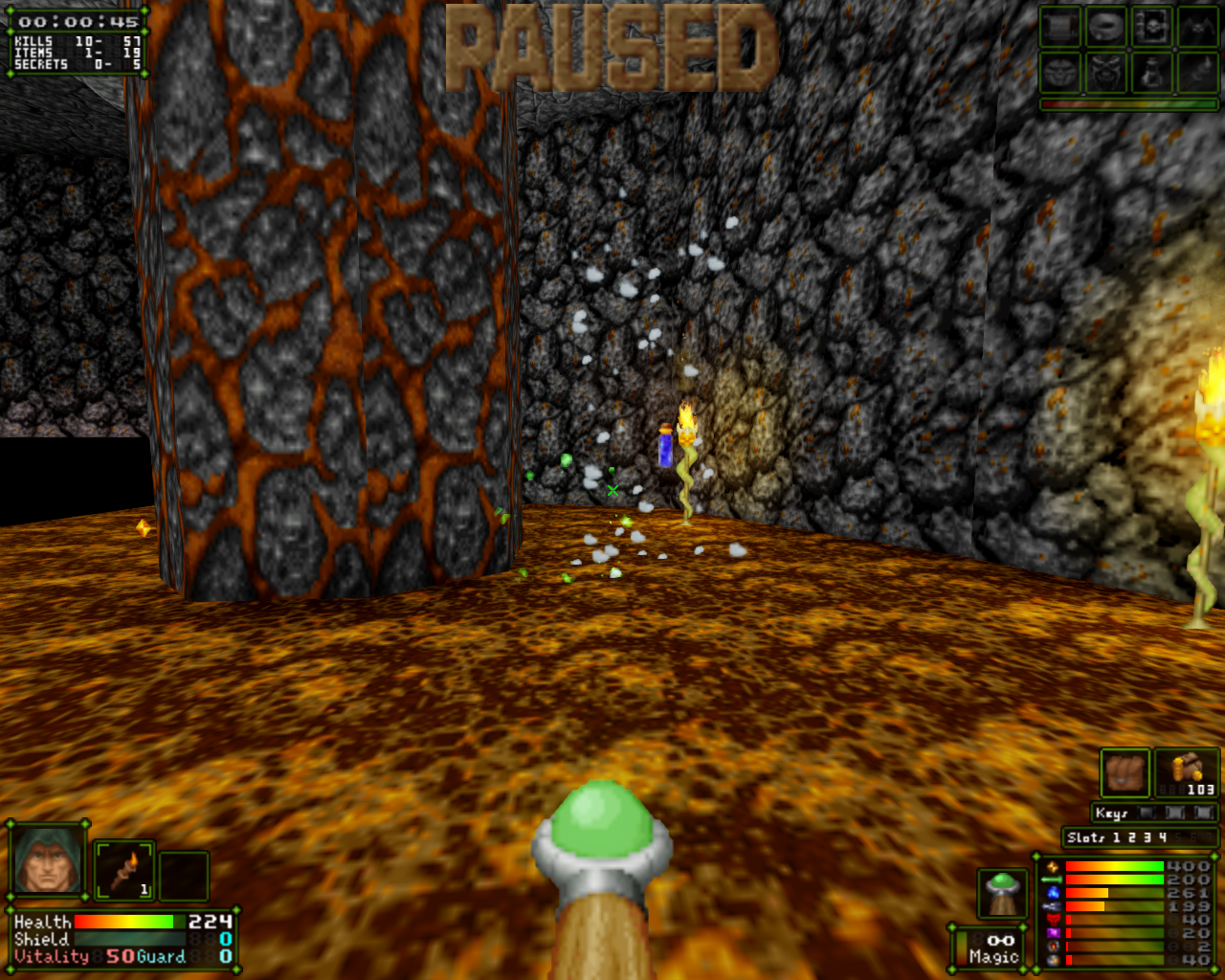Image resolution: width=1225 pixels, height=980 pixels.
Task: Select the demon mask icon in the inventory
Action: pos(1106,72)
